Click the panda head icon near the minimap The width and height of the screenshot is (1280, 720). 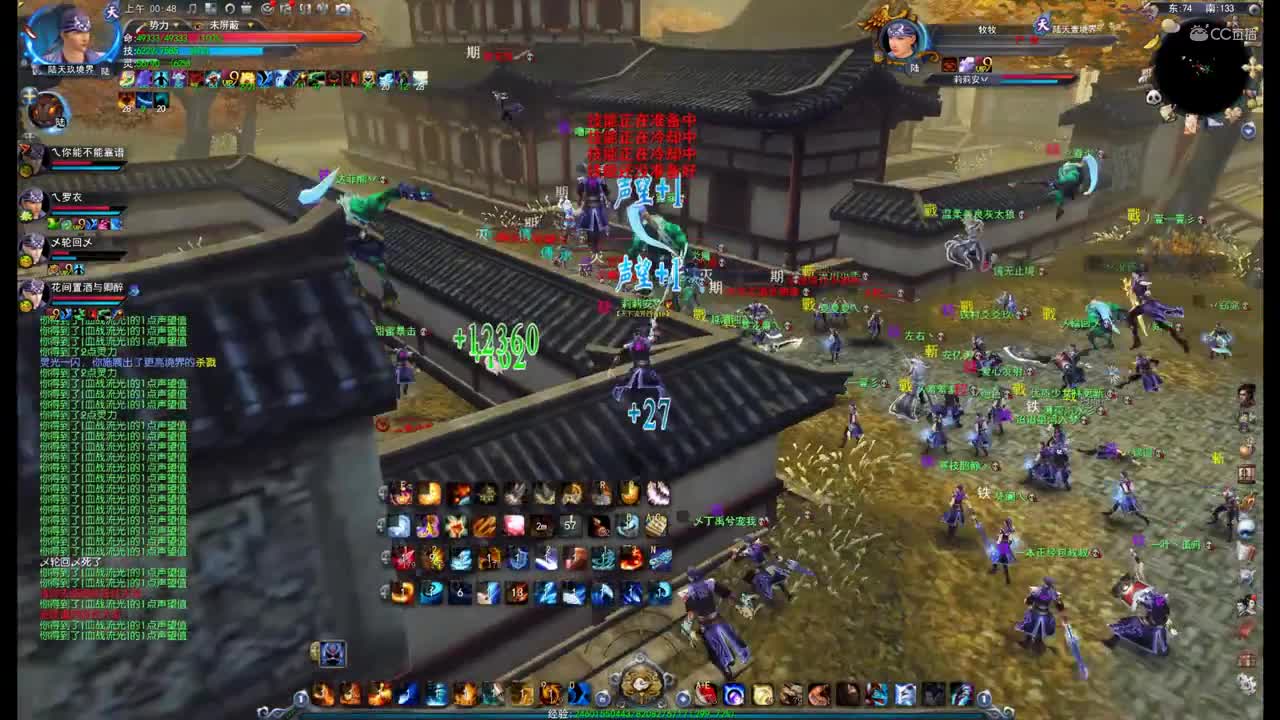[x=1156, y=95]
